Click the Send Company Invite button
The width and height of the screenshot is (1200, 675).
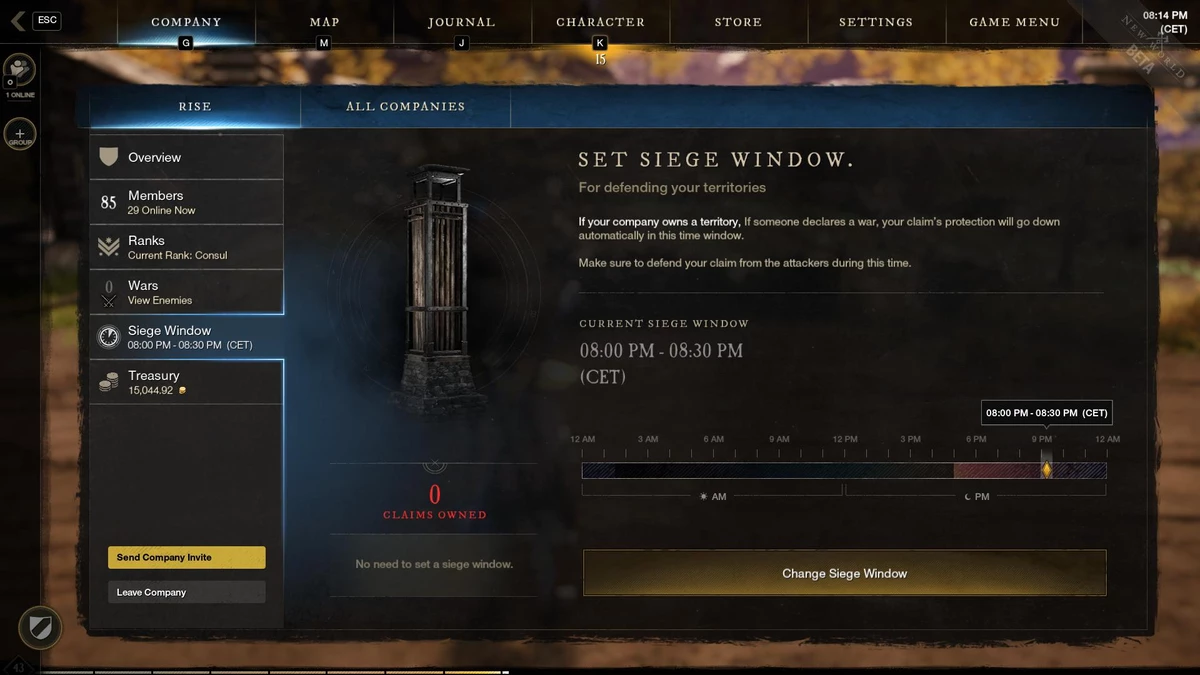point(186,557)
